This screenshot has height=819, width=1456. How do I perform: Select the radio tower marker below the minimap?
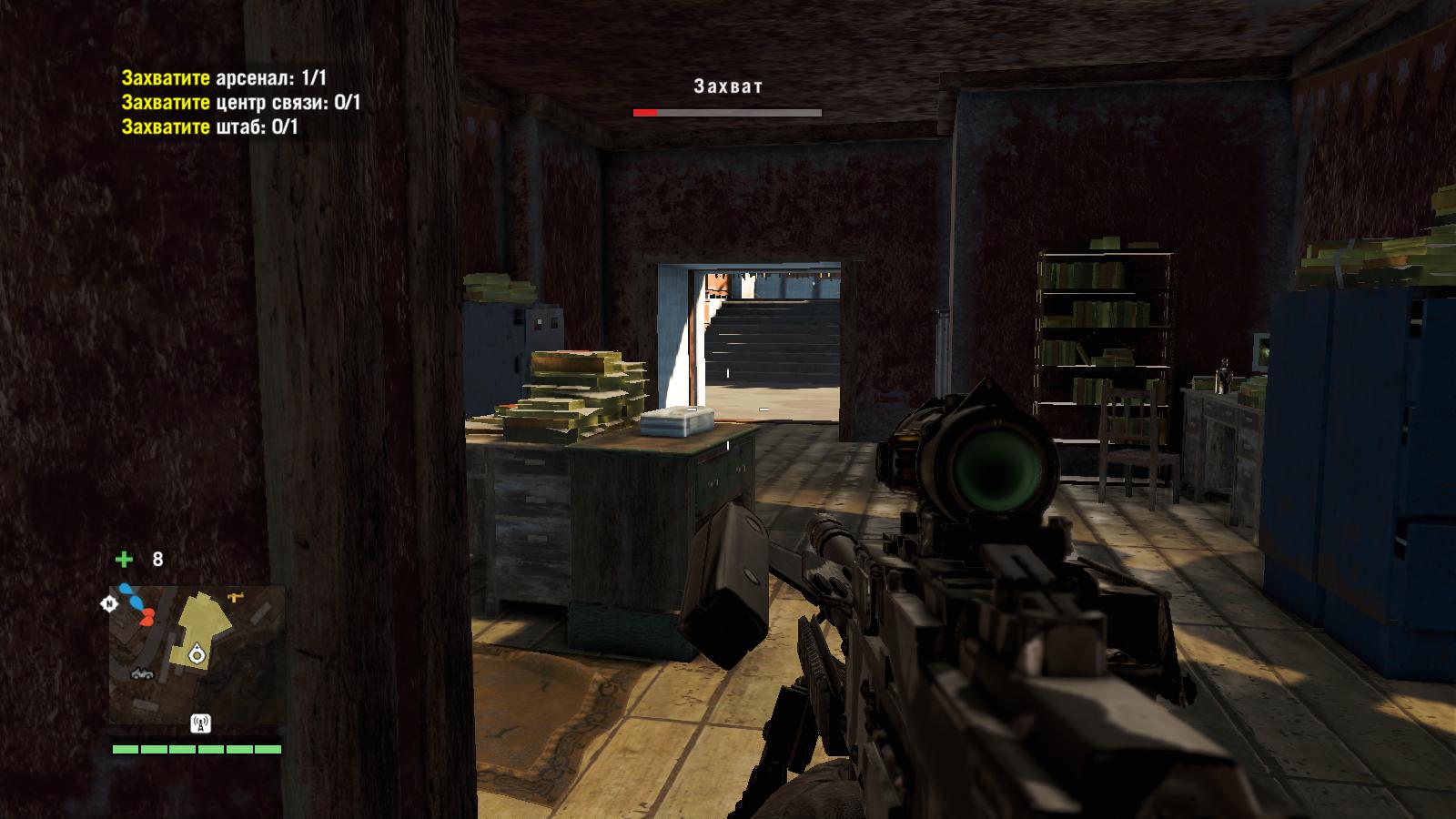point(200,723)
